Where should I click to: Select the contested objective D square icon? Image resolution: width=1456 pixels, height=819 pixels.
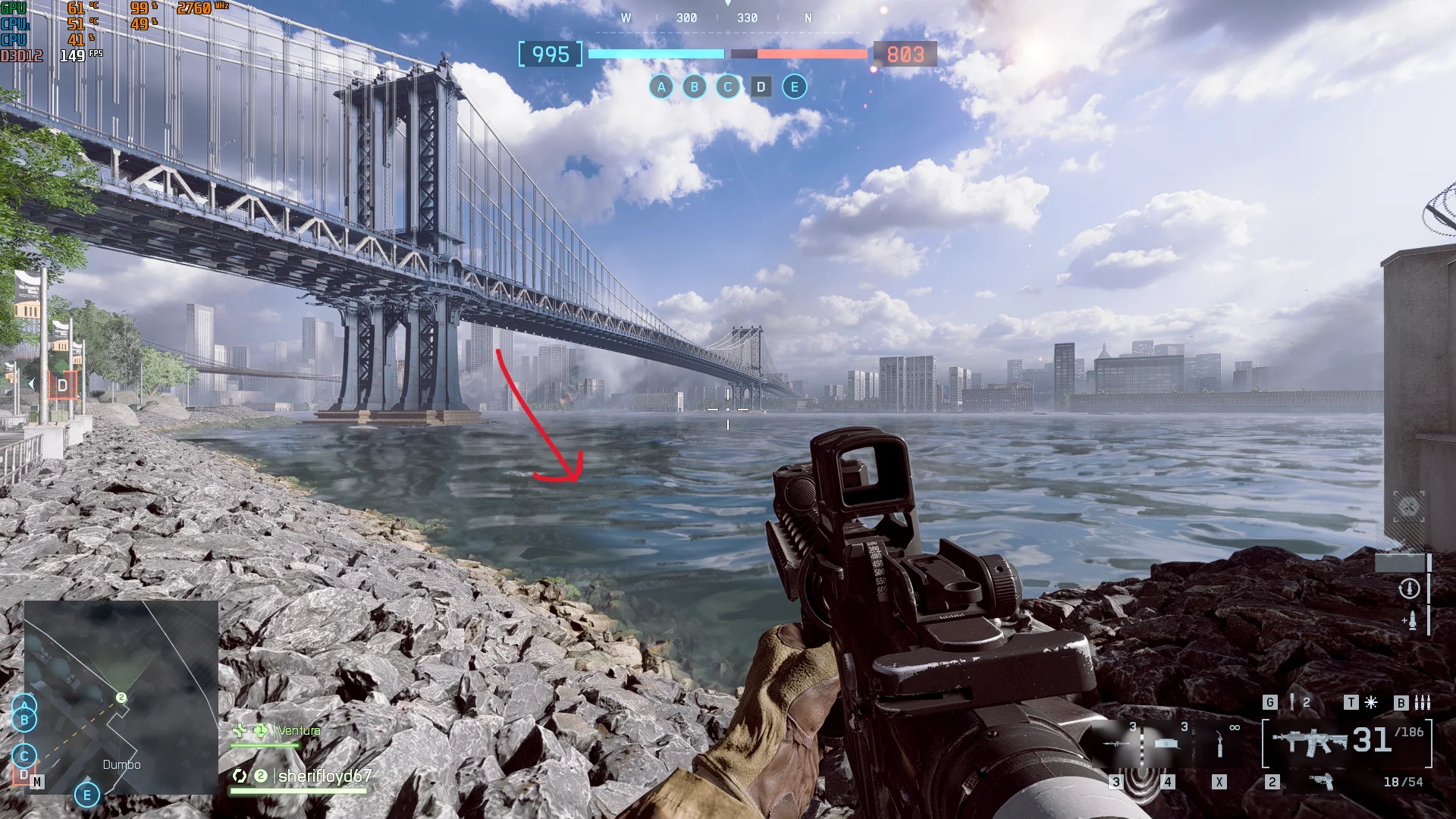761,87
